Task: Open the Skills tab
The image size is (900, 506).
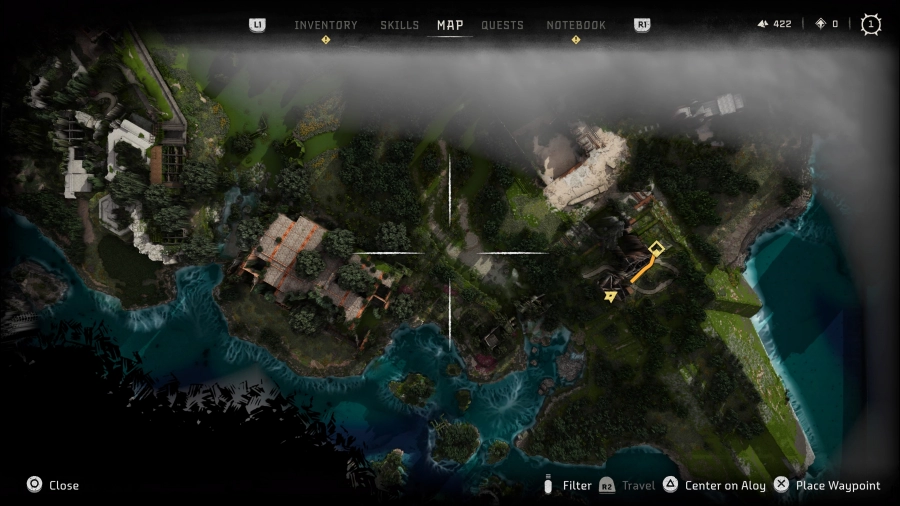Action: (399, 25)
